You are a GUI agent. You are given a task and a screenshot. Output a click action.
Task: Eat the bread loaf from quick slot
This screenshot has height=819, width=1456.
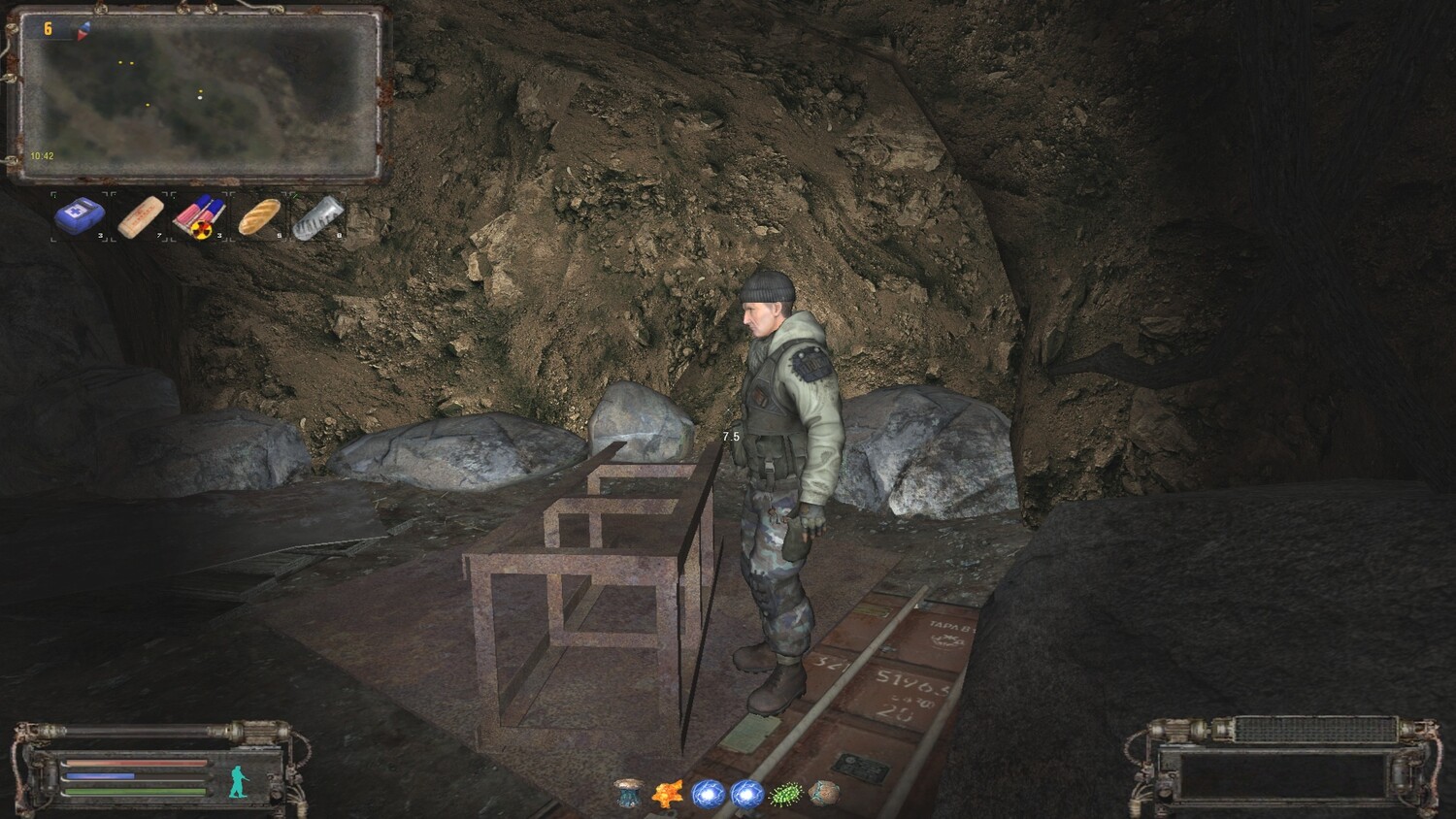pyautogui.click(x=260, y=216)
